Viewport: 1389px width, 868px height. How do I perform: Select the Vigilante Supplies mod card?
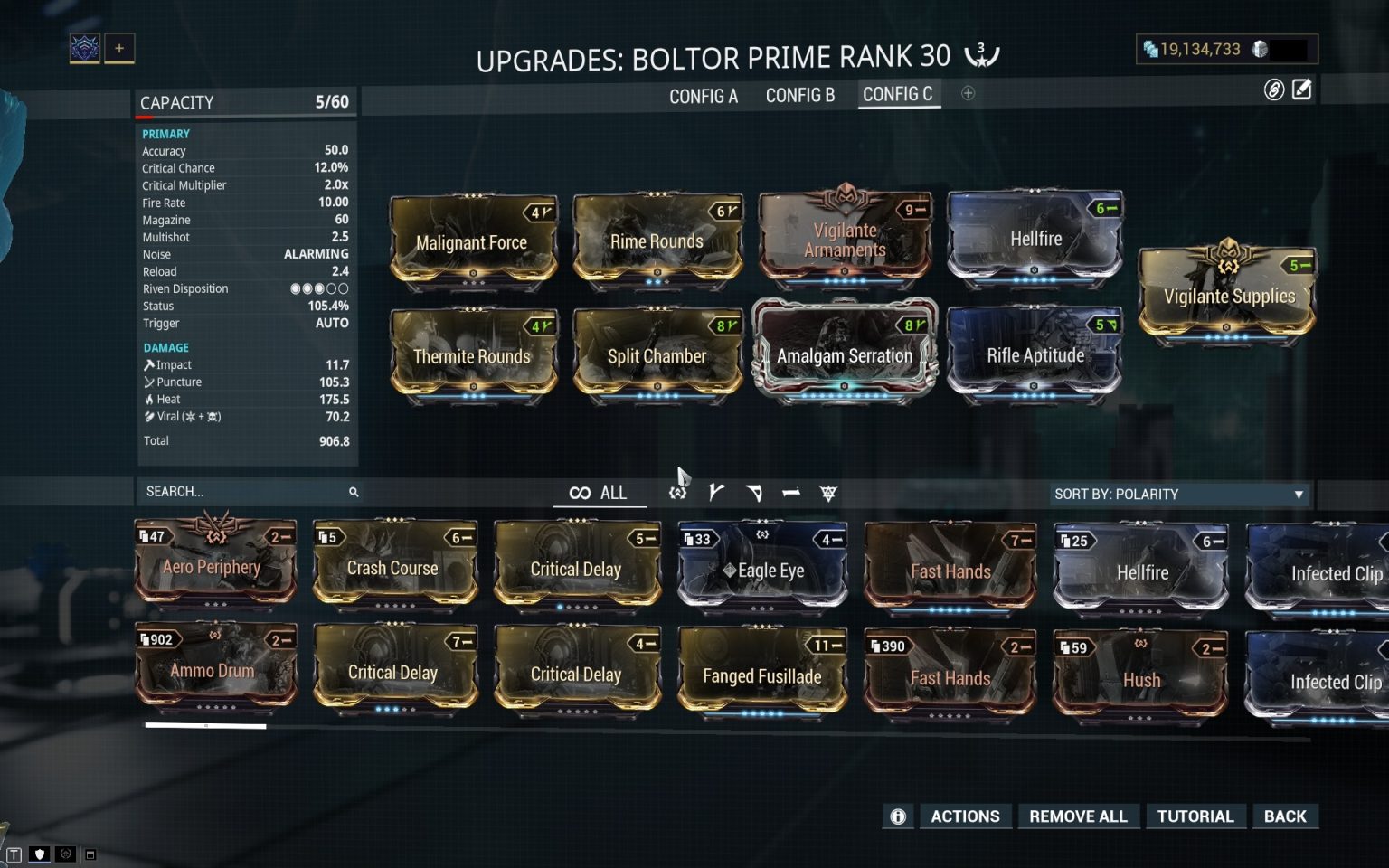pos(1226,296)
